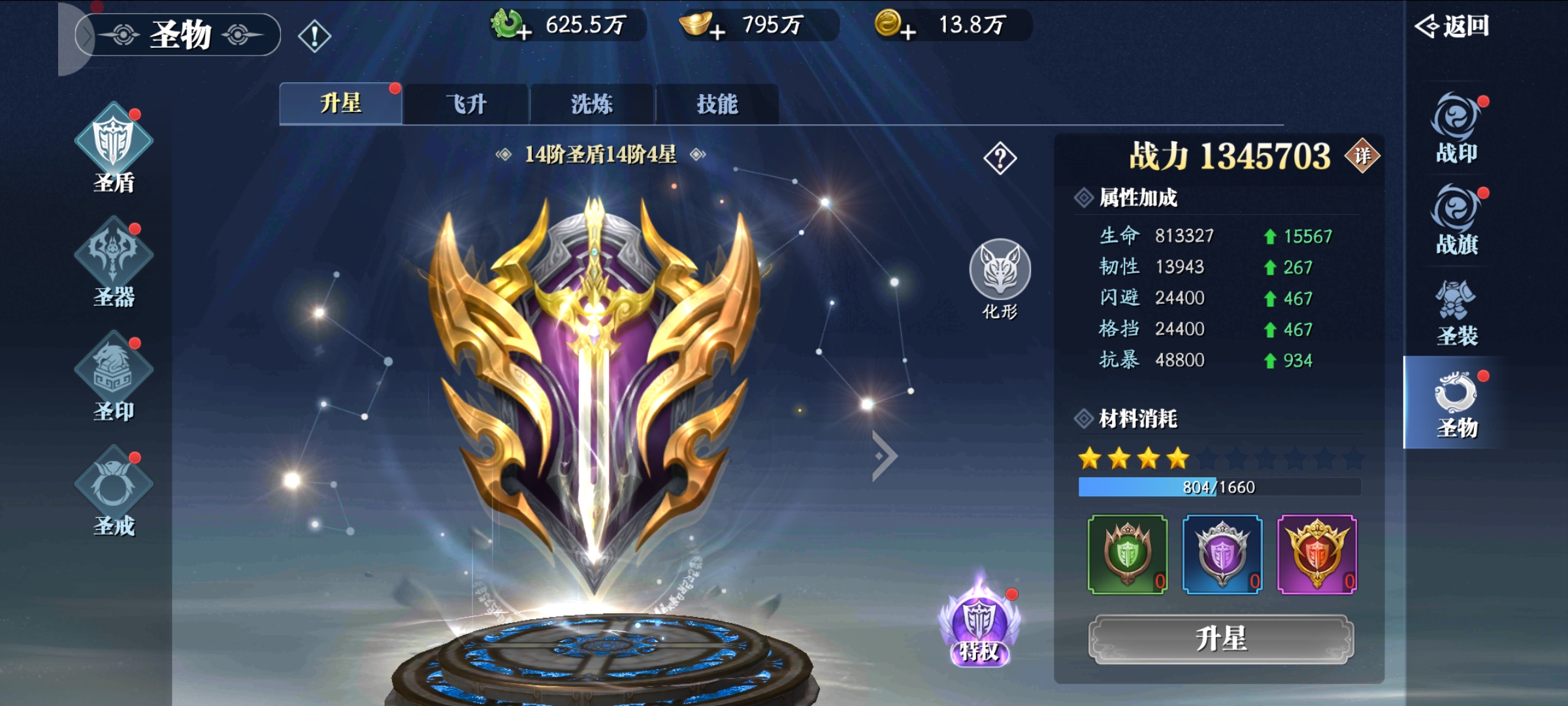The image size is (1568, 706).
Task: Switch to the 圣戒 category
Action: (x=114, y=492)
